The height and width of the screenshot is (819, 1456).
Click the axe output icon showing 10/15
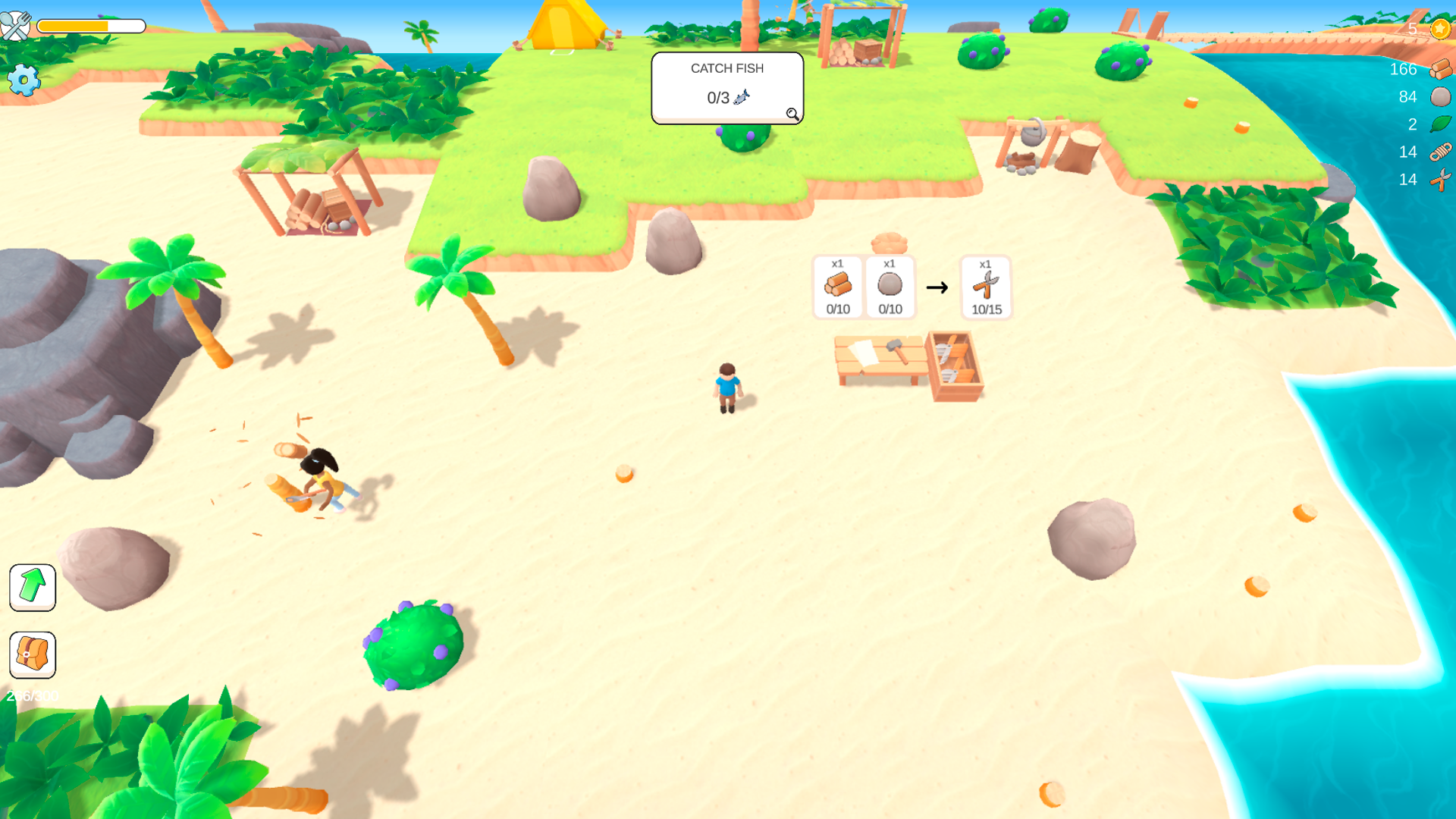(985, 287)
